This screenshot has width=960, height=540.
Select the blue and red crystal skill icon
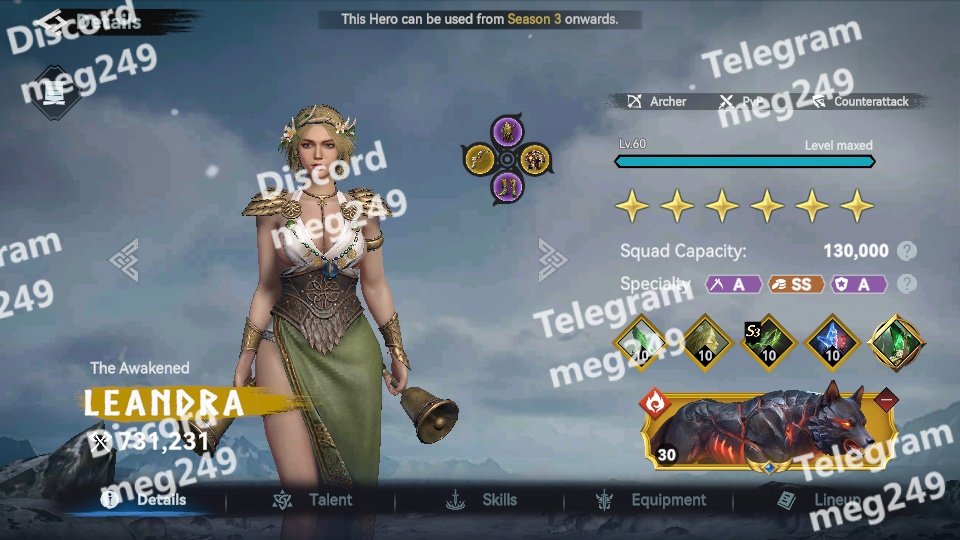pos(833,343)
